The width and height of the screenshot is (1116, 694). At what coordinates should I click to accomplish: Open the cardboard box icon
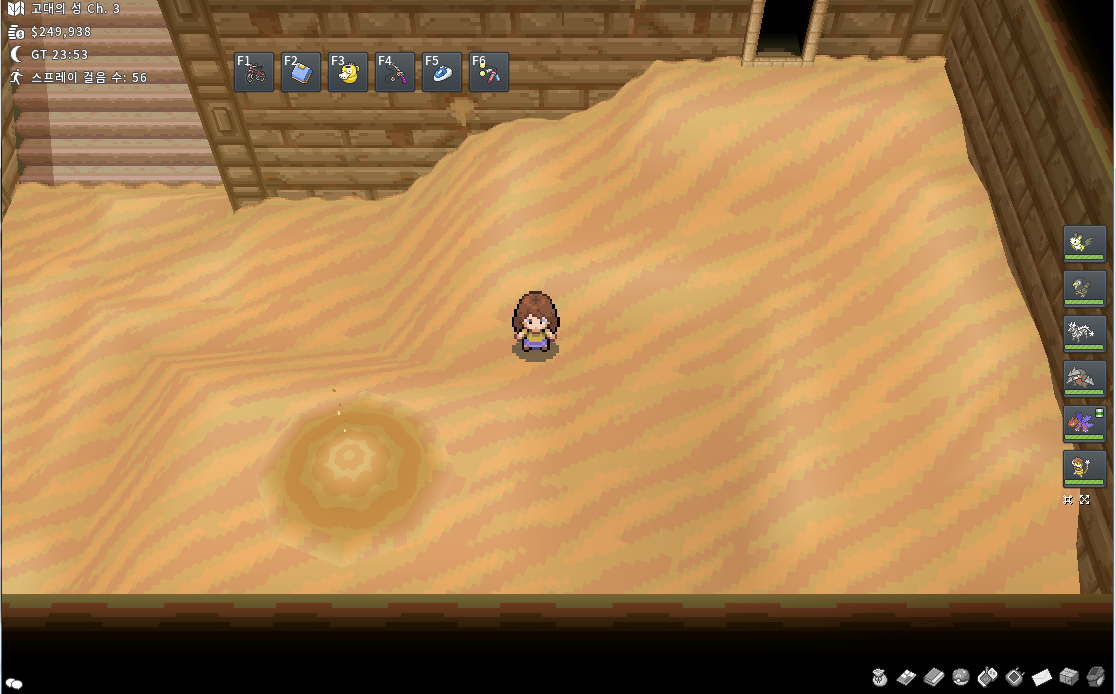[x=1069, y=677]
